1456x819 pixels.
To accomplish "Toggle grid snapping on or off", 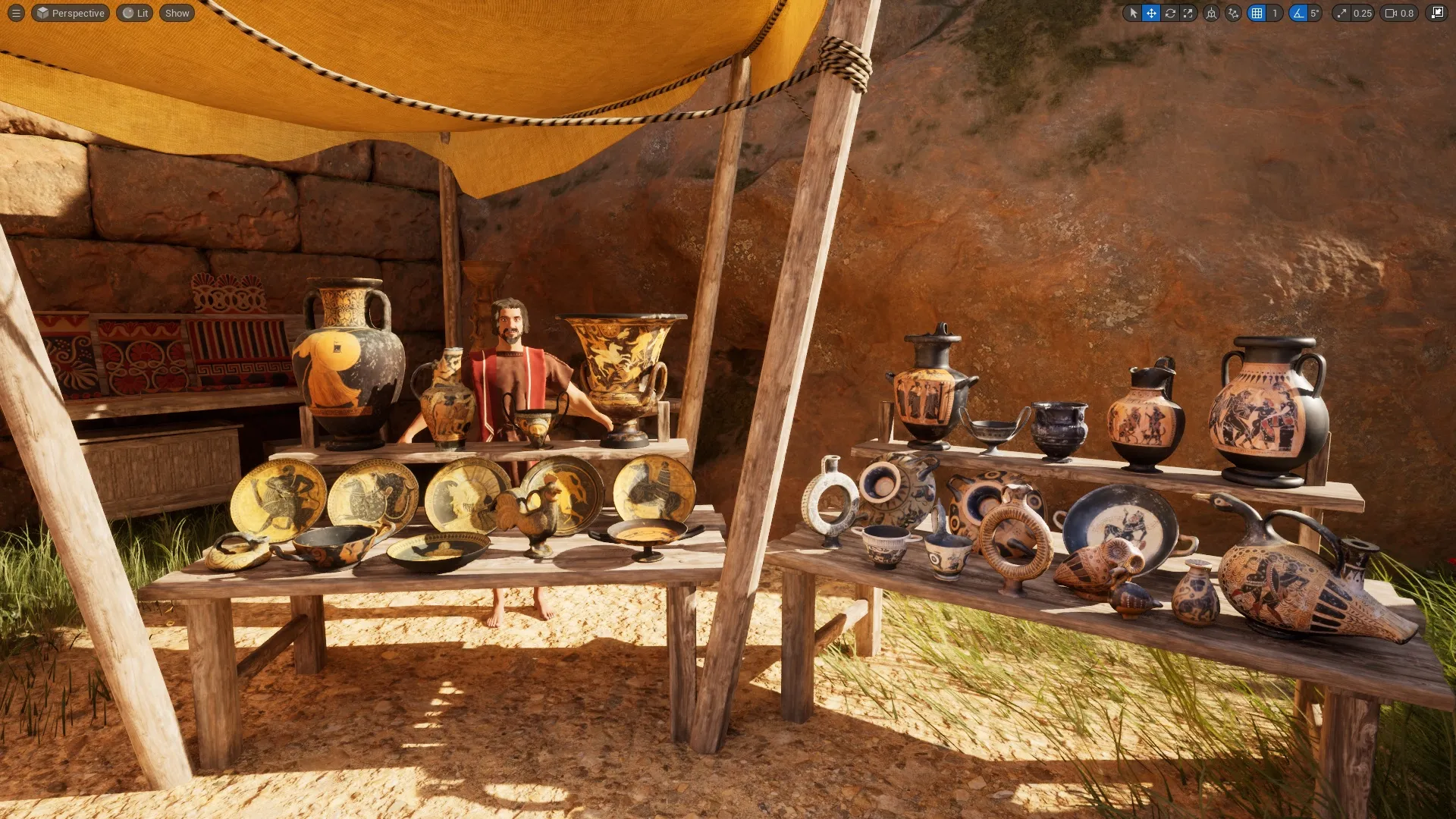I will click(x=1256, y=13).
